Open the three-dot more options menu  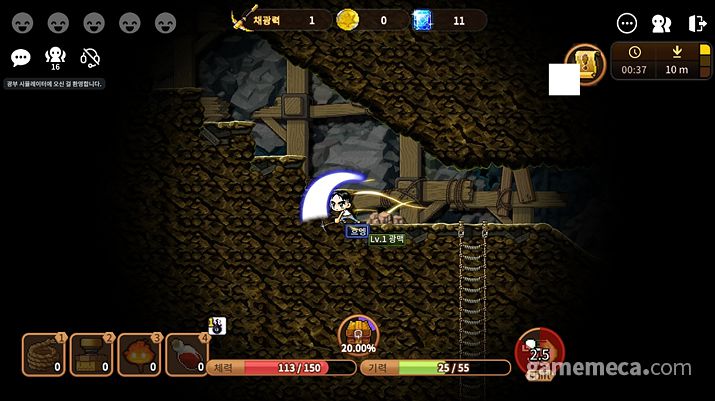coord(627,23)
